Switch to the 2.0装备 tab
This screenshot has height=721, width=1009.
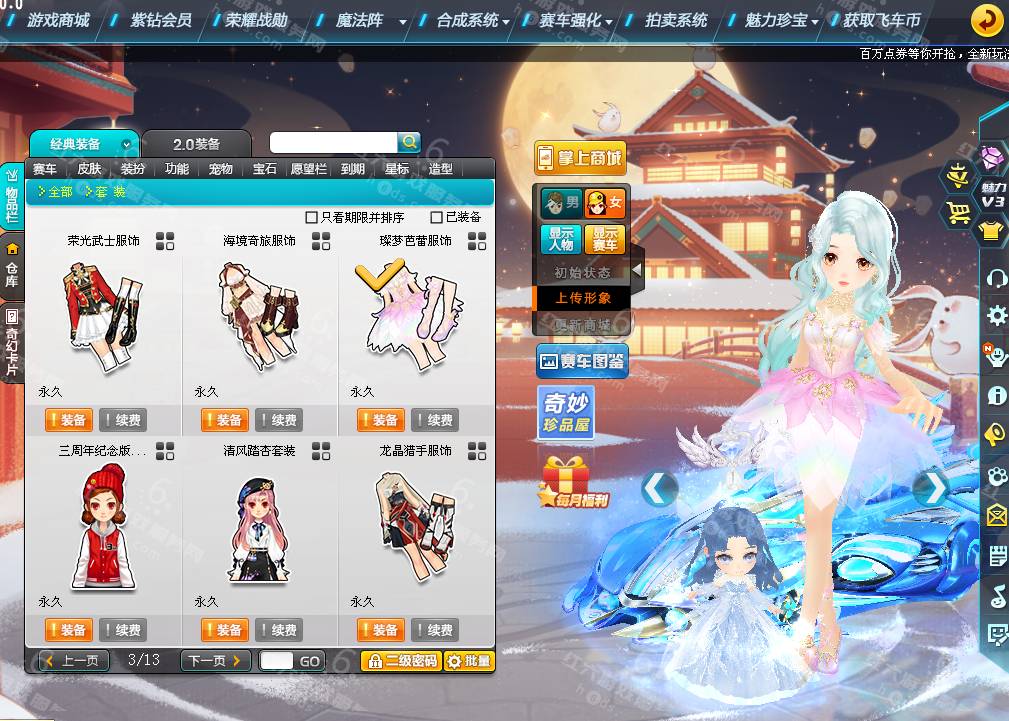pyautogui.click(x=195, y=144)
